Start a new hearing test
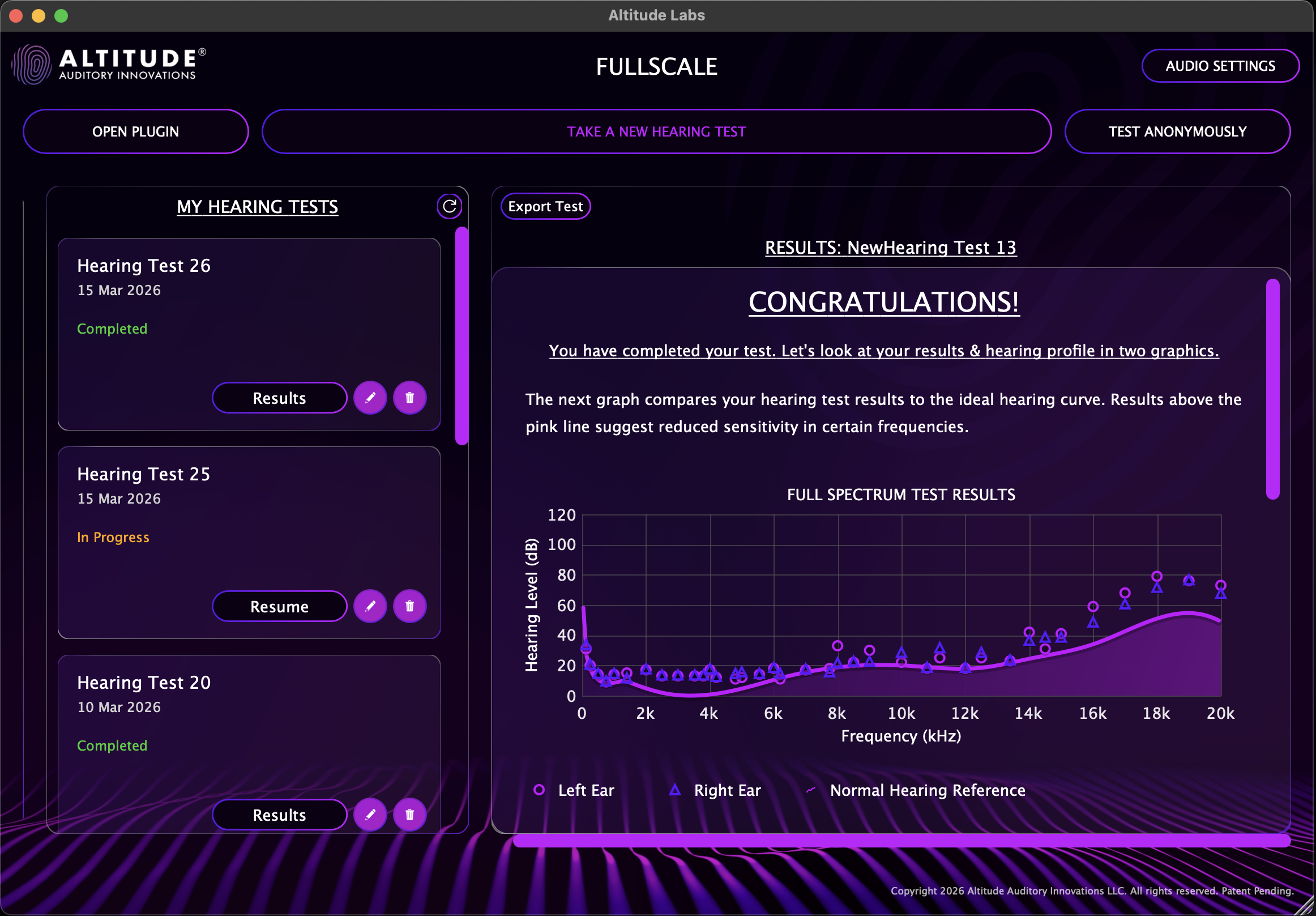This screenshot has width=1316, height=916. (656, 131)
